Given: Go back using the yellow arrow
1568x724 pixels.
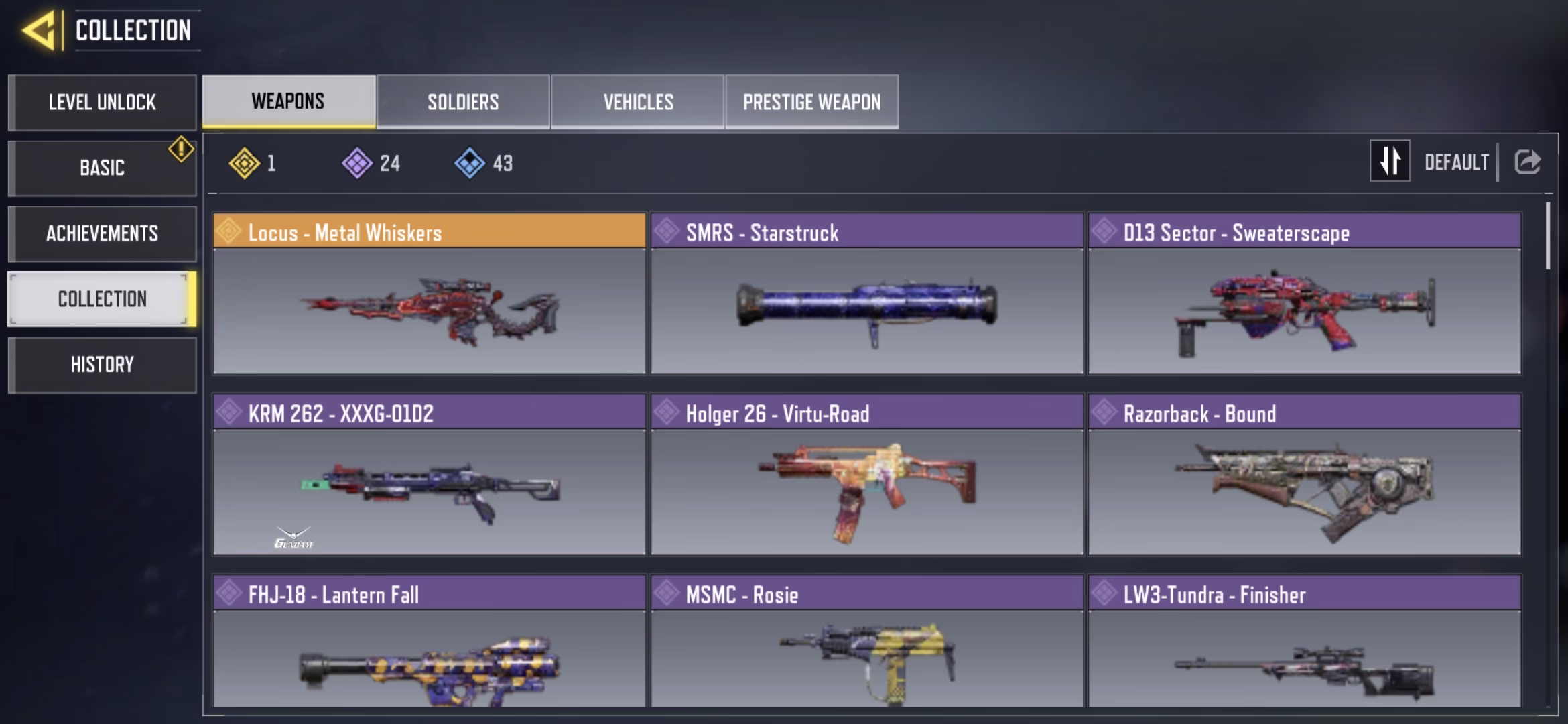Looking at the screenshot, I should click(39, 31).
